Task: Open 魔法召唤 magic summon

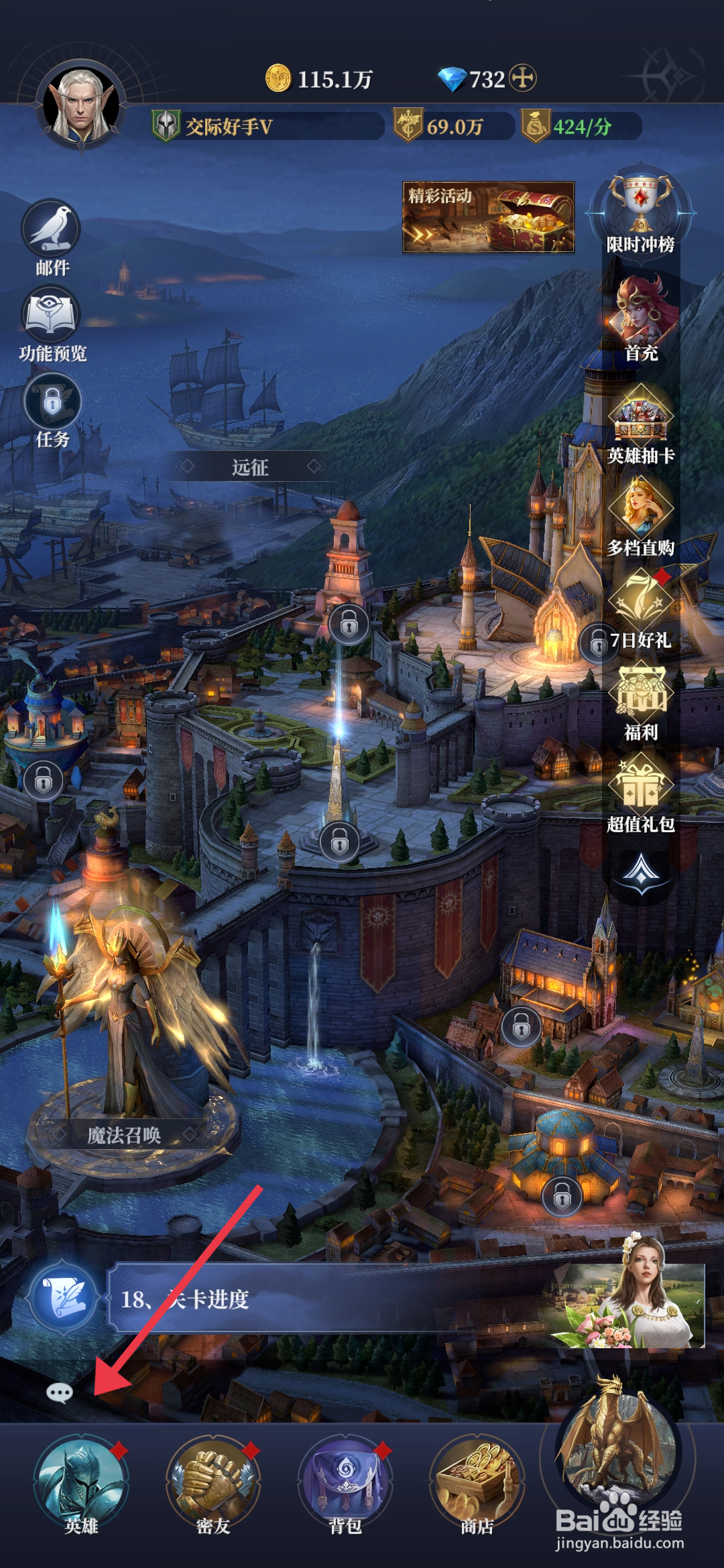Action: tap(124, 1135)
